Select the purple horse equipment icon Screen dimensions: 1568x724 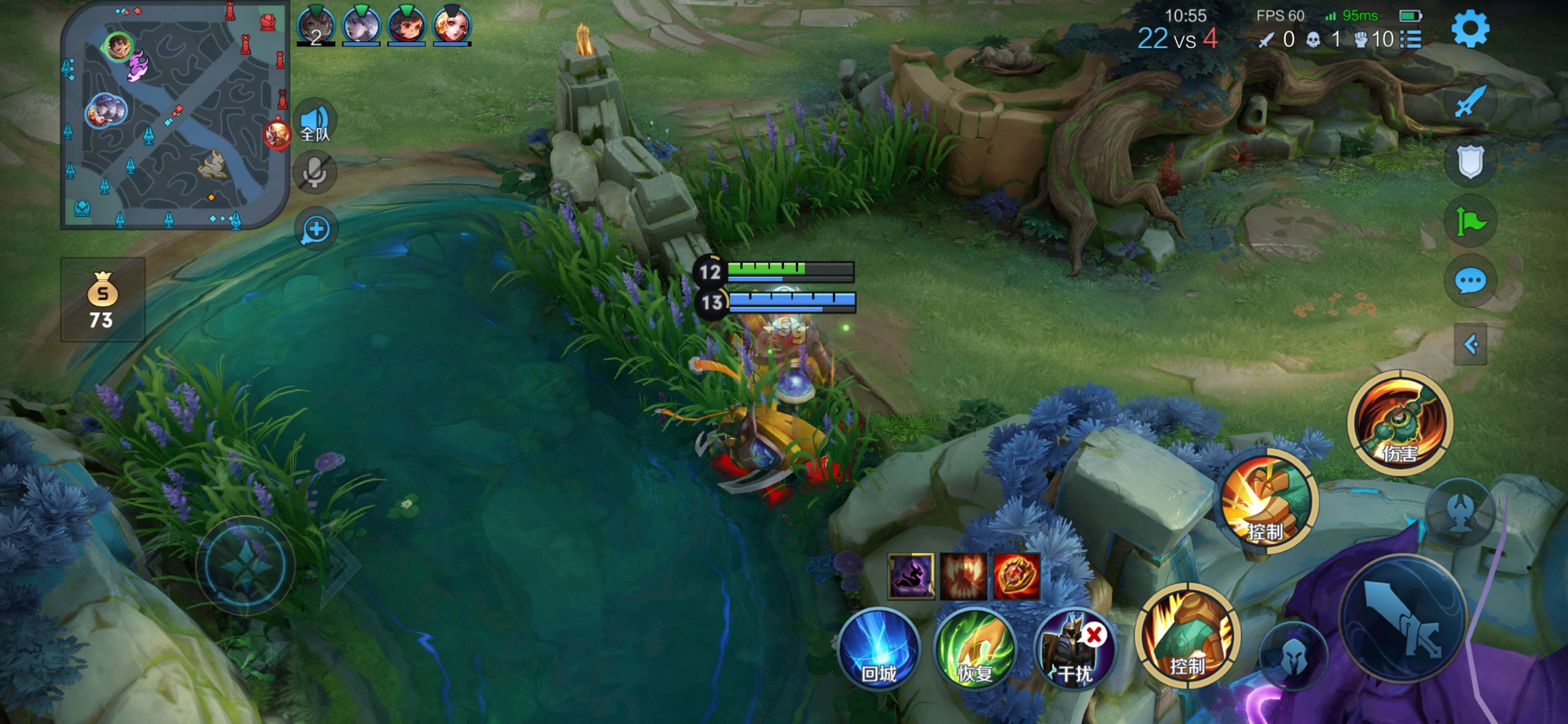tap(911, 576)
